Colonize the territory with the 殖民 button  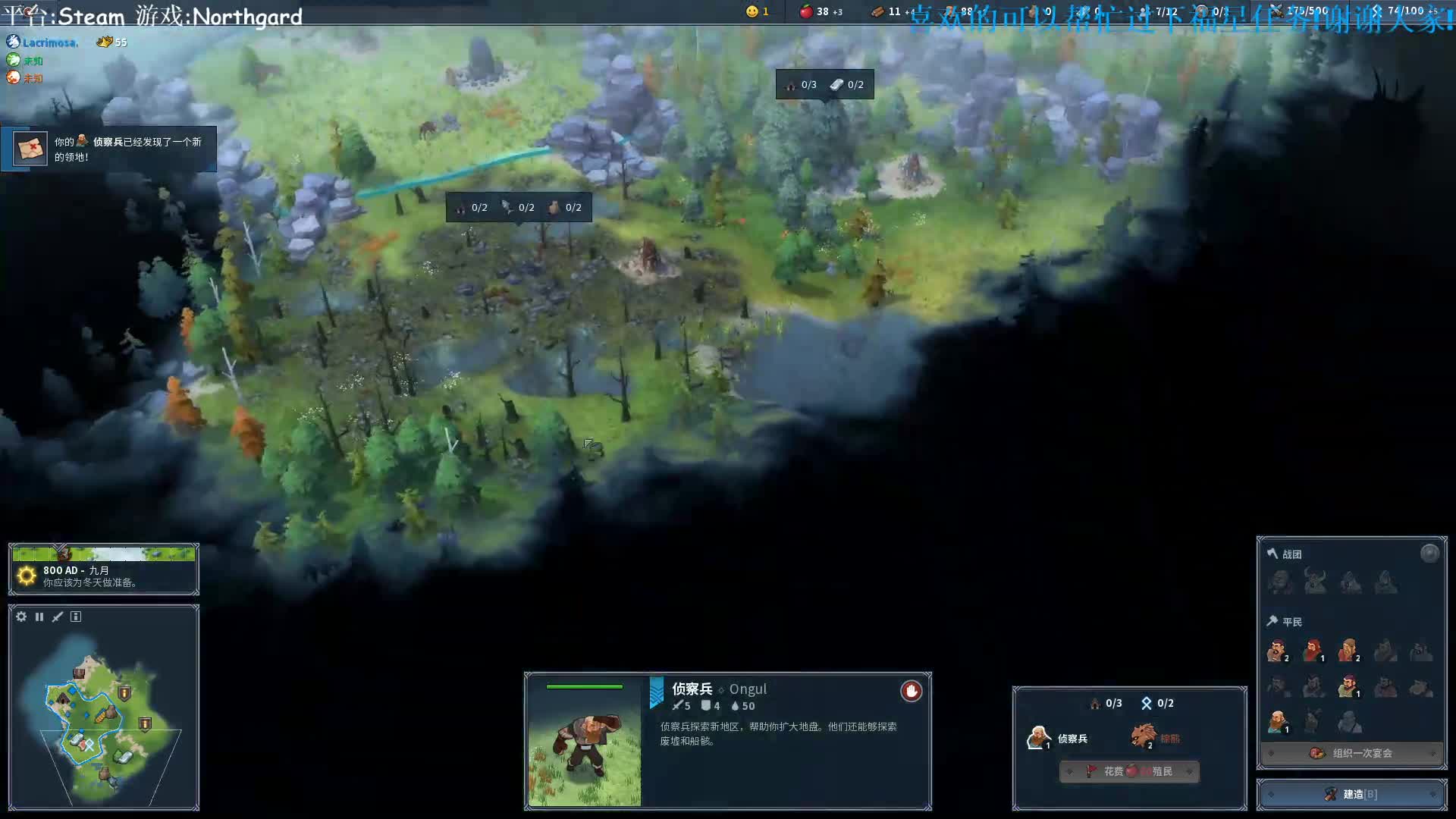pos(1129,771)
